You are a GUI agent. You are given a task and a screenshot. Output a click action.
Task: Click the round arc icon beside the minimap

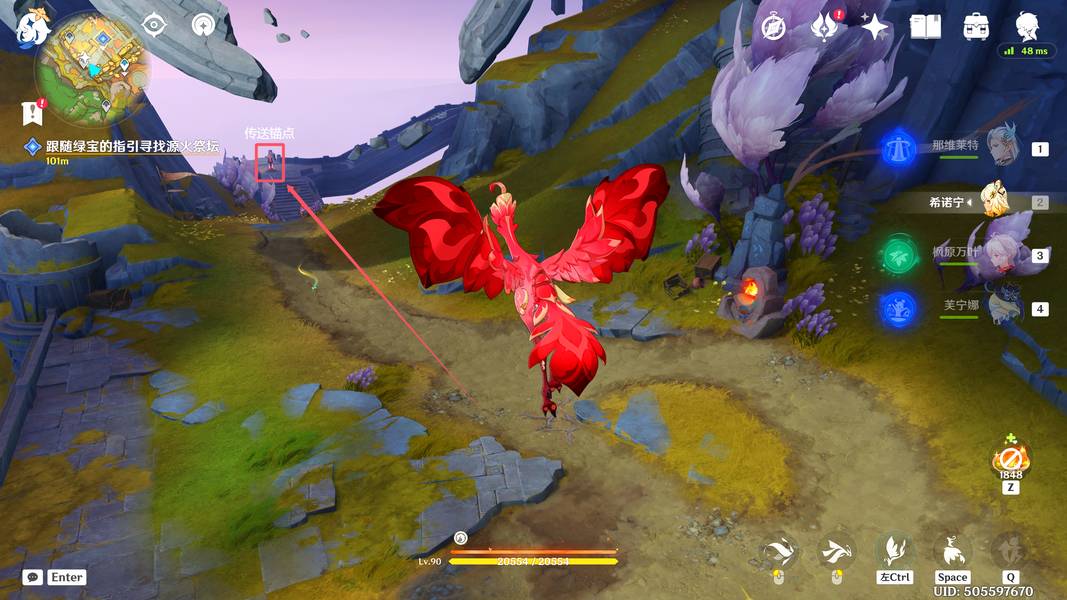click(203, 25)
